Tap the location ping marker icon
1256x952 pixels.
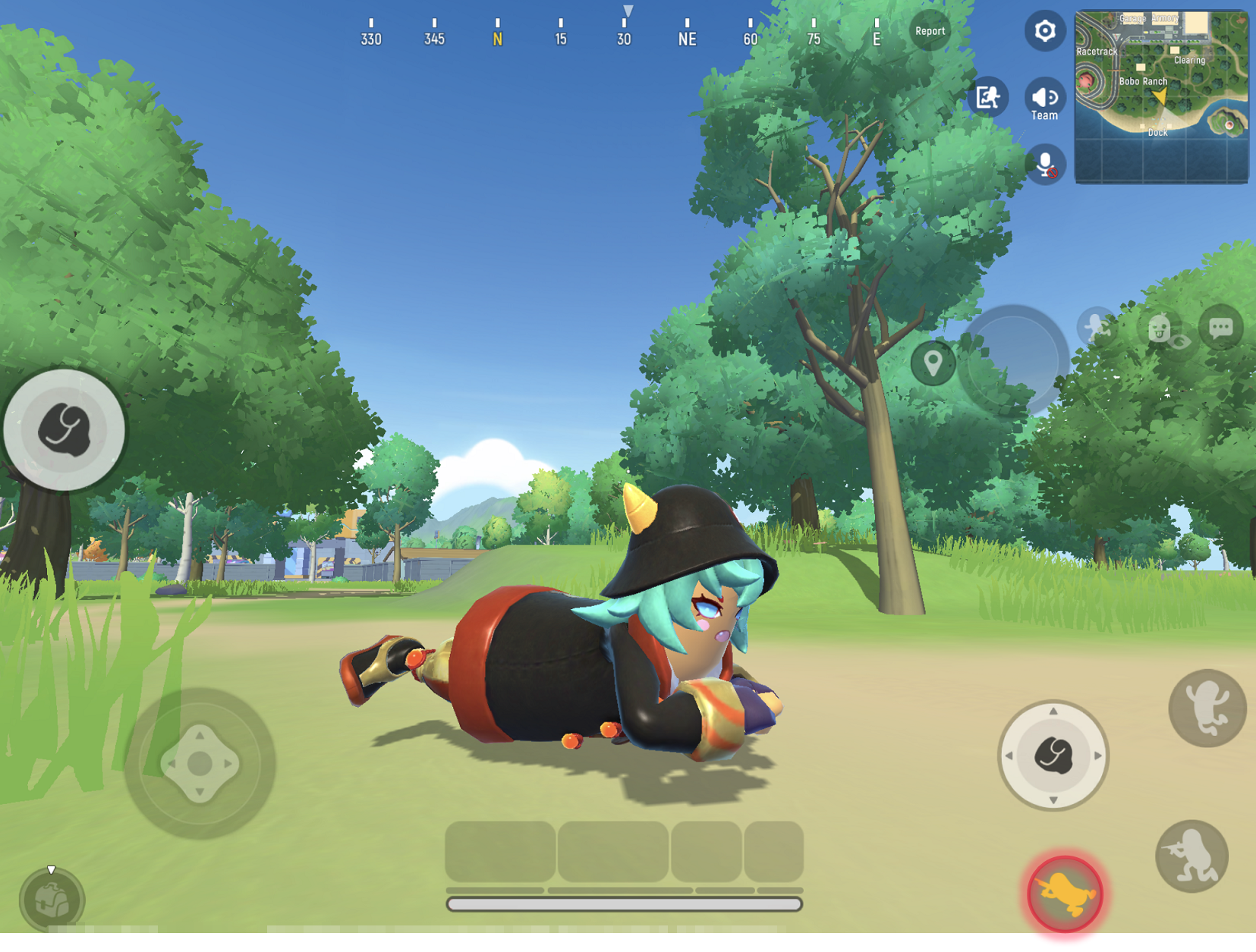pos(932,363)
